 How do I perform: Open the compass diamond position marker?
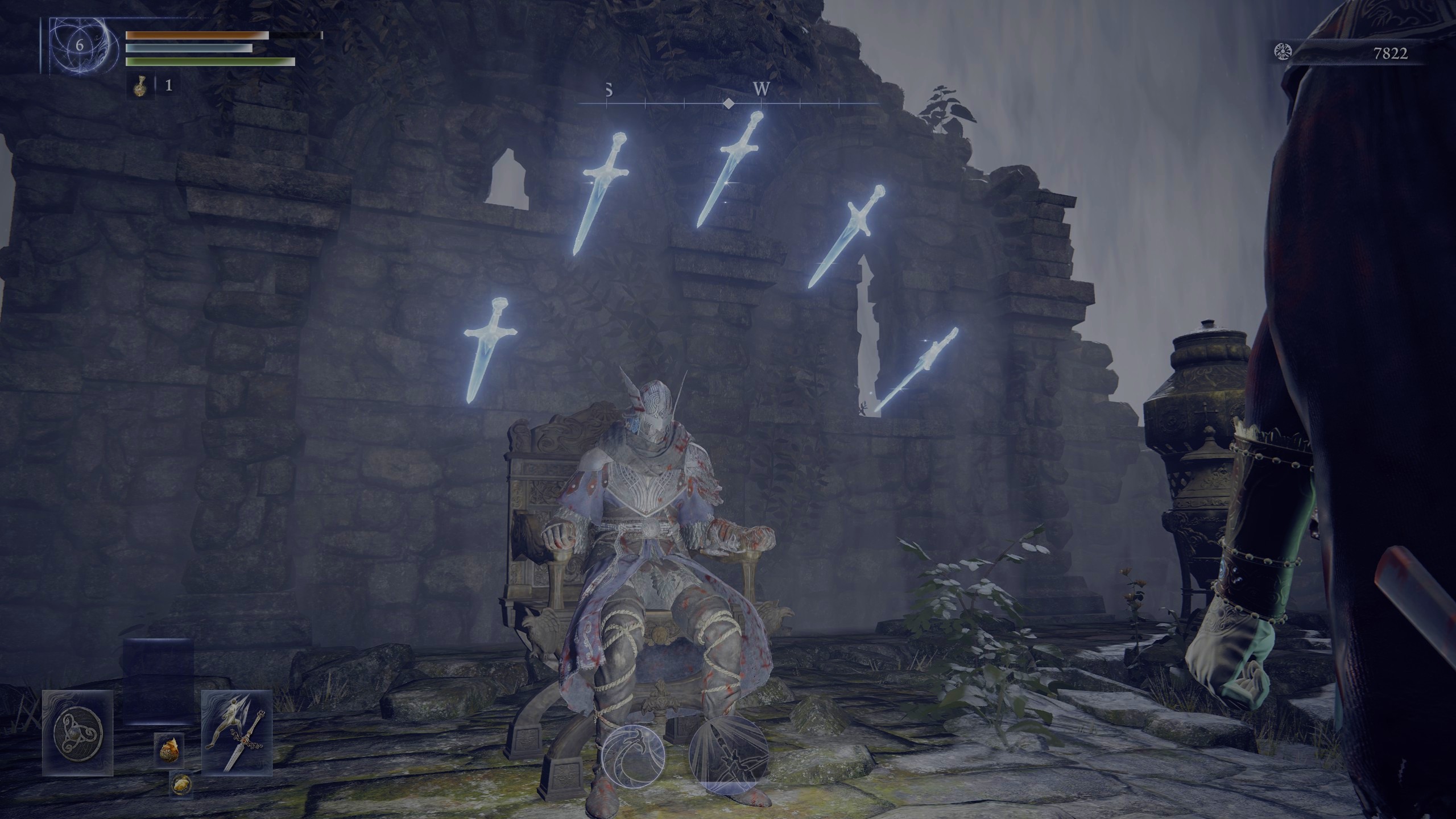pos(730,104)
